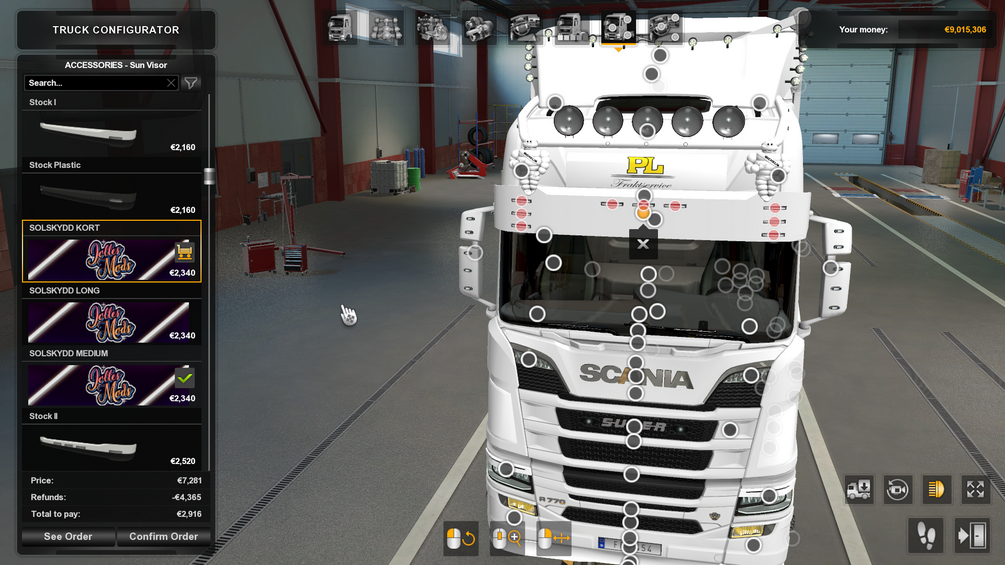The image size is (1005, 565).
Task: Click the expand-arrows fullscreen view icon
Action: coord(975,489)
